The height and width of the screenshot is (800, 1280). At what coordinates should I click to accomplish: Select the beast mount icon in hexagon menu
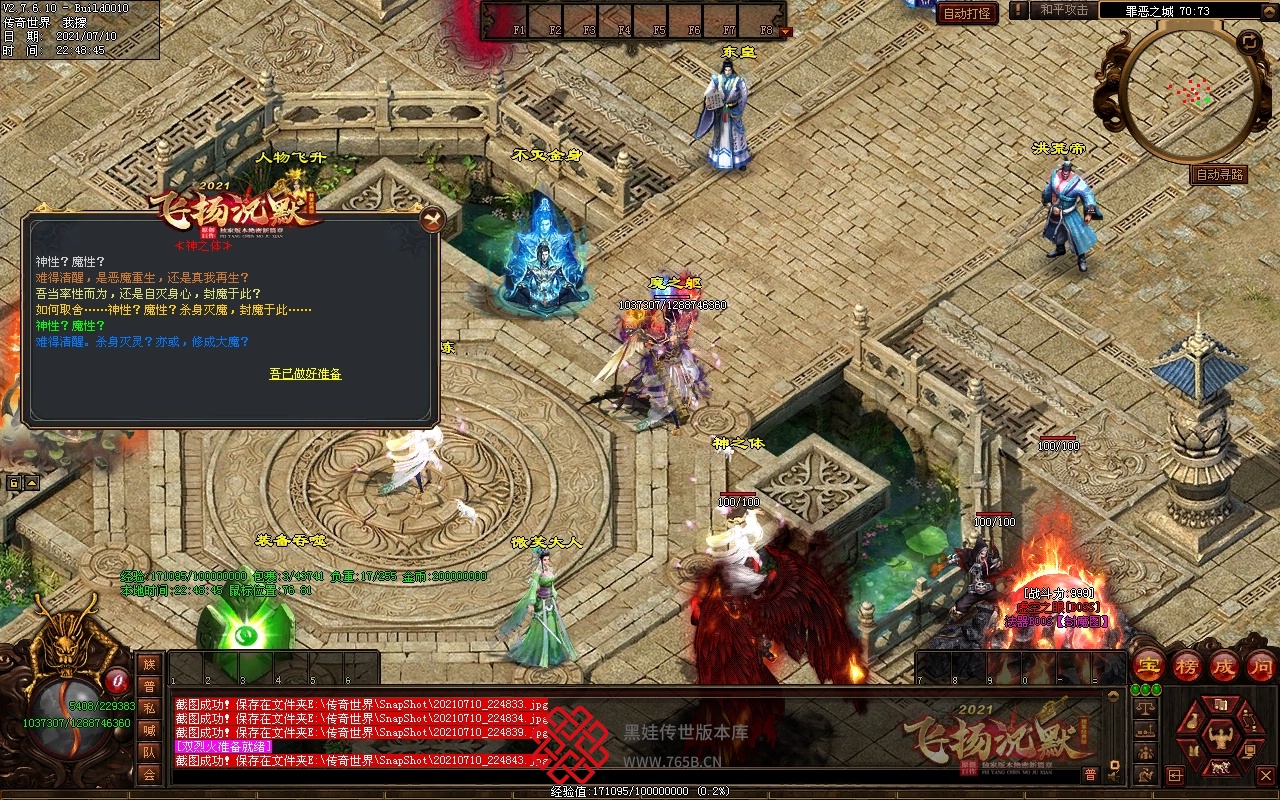coord(1219,768)
